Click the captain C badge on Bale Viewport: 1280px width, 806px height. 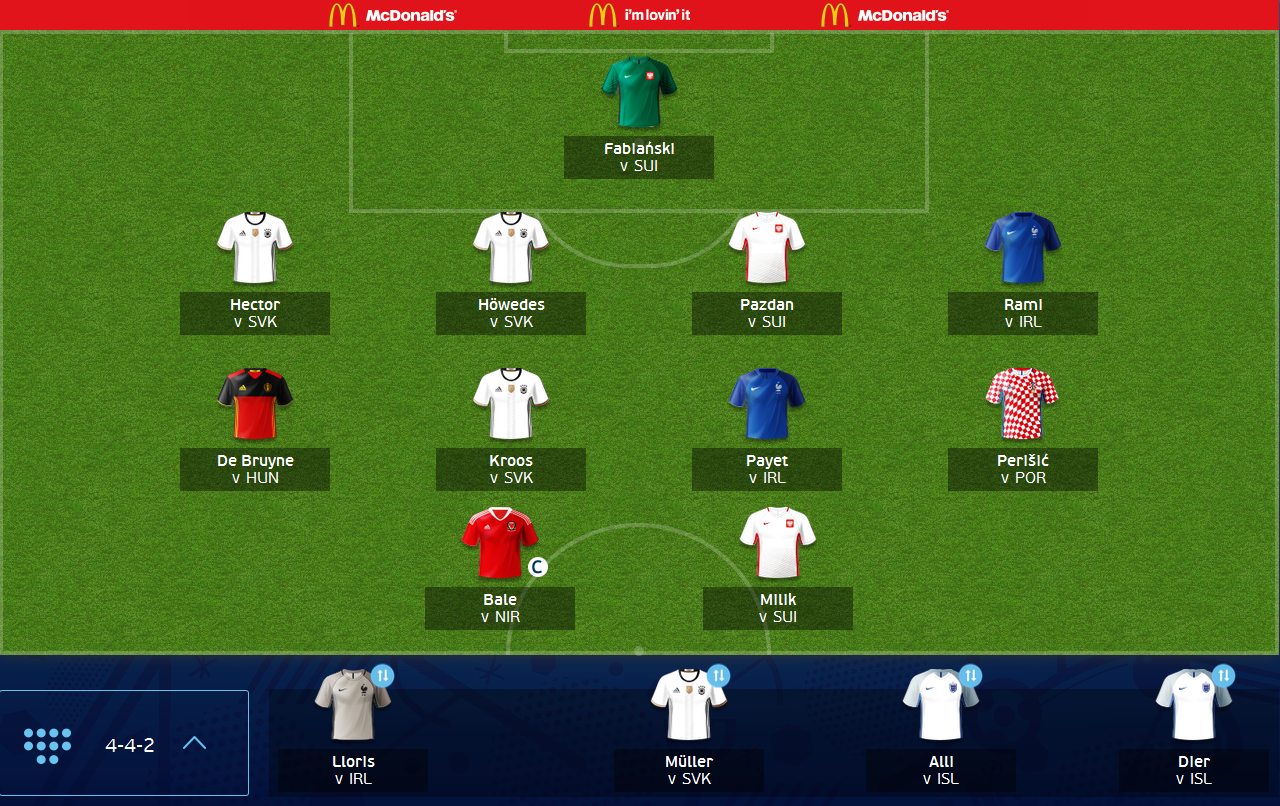pos(538,565)
